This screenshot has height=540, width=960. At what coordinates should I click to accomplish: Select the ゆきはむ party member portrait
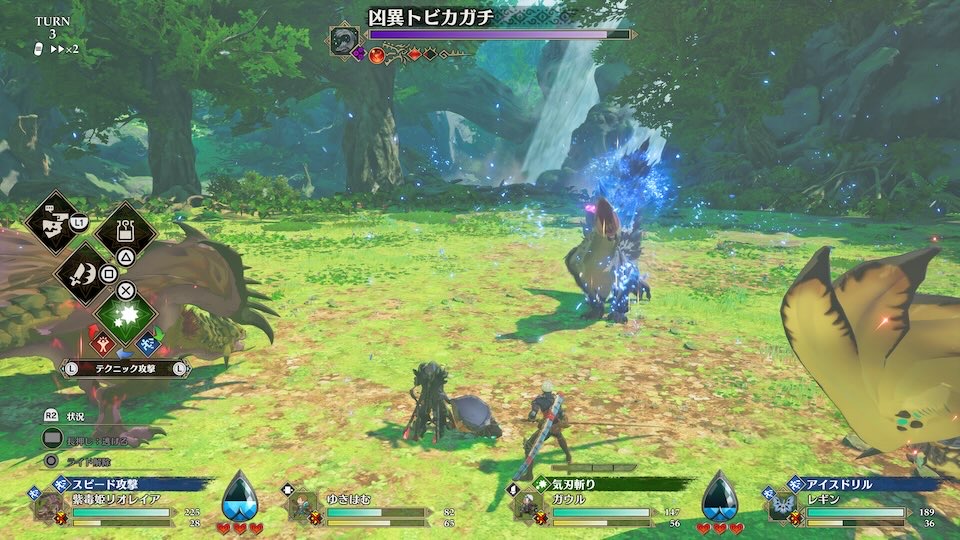tap(302, 507)
